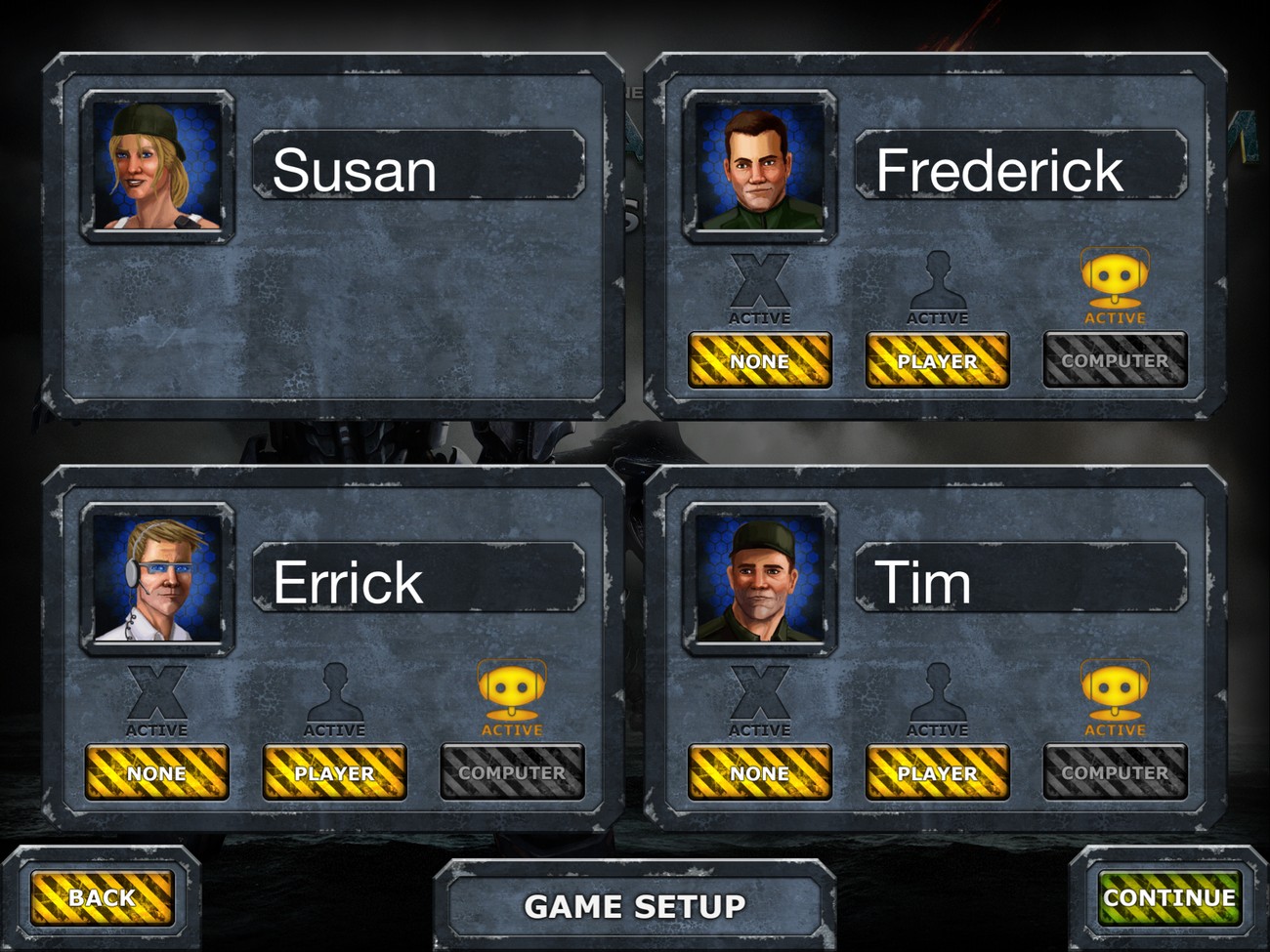Change the Errick name field
1270x952 pixels.
[x=418, y=581]
